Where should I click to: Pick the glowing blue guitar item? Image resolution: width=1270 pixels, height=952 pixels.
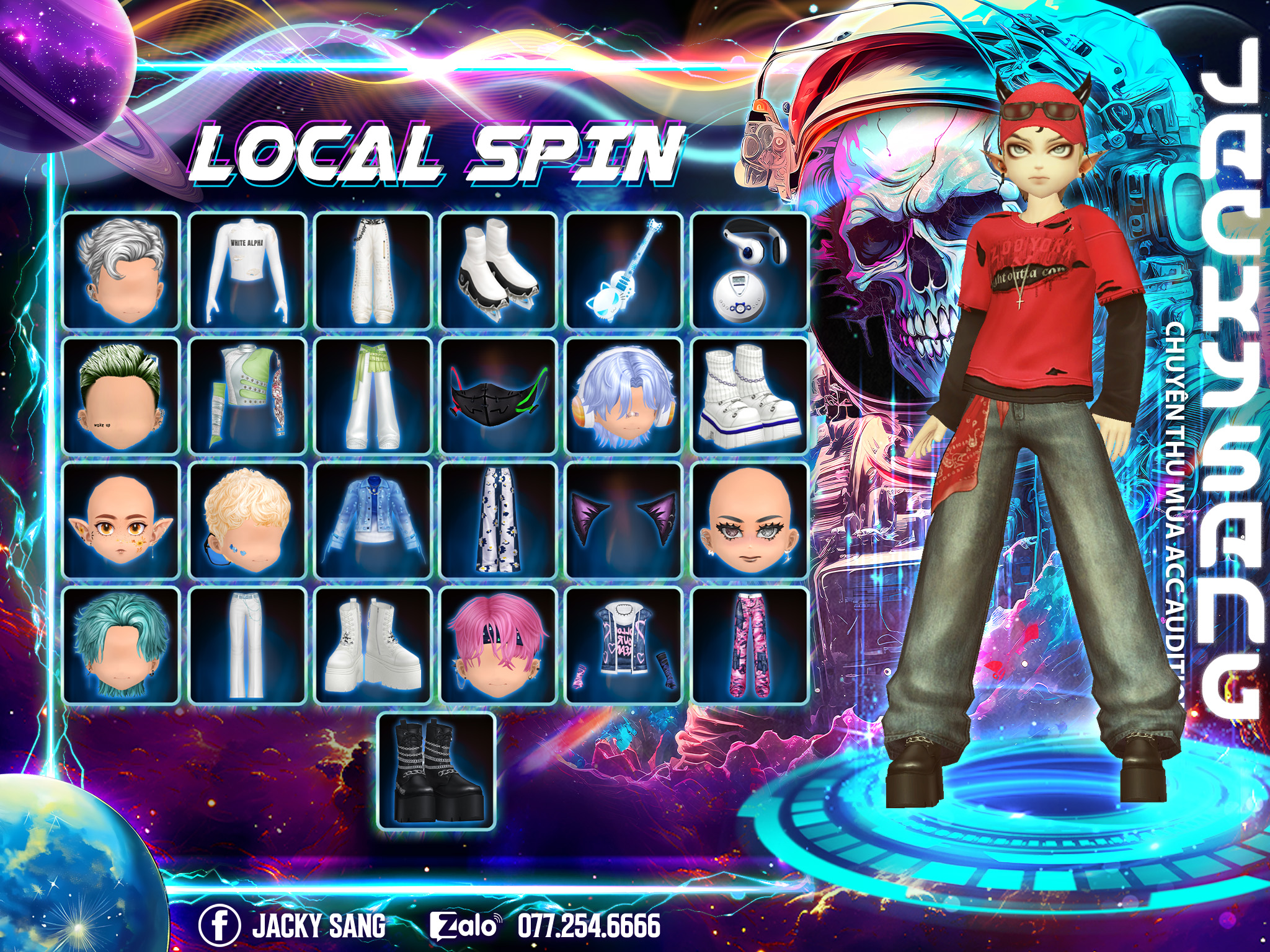point(624,270)
